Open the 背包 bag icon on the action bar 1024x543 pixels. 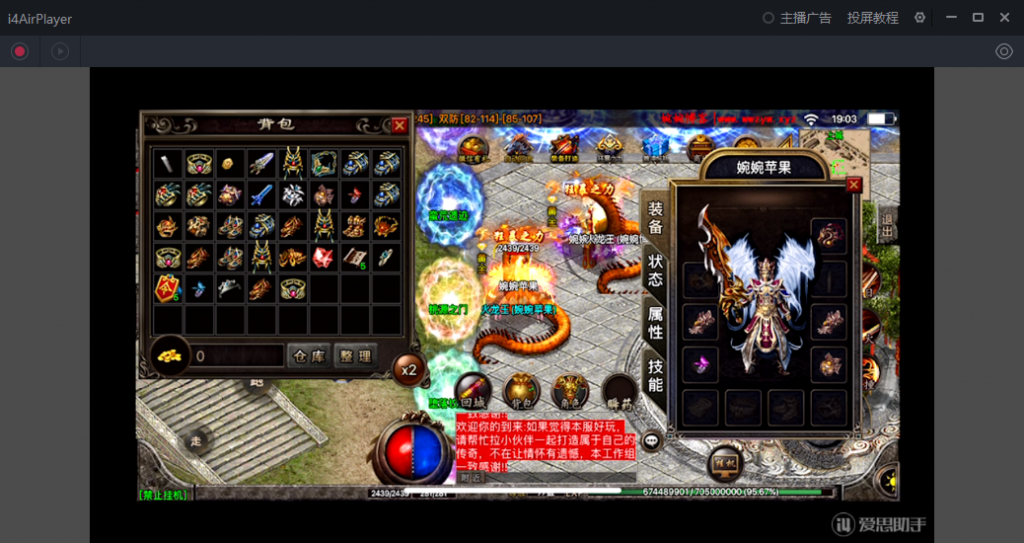coord(522,390)
